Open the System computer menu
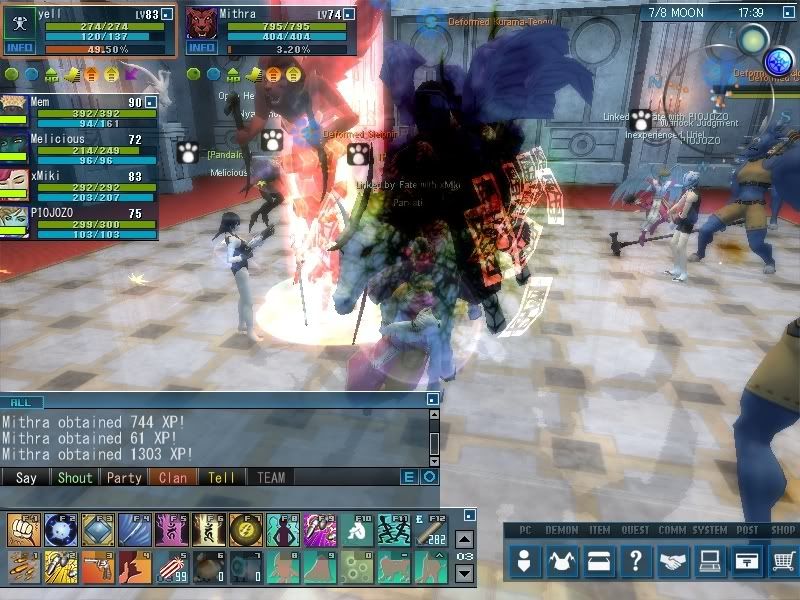The image size is (800, 600). pos(710,562)
